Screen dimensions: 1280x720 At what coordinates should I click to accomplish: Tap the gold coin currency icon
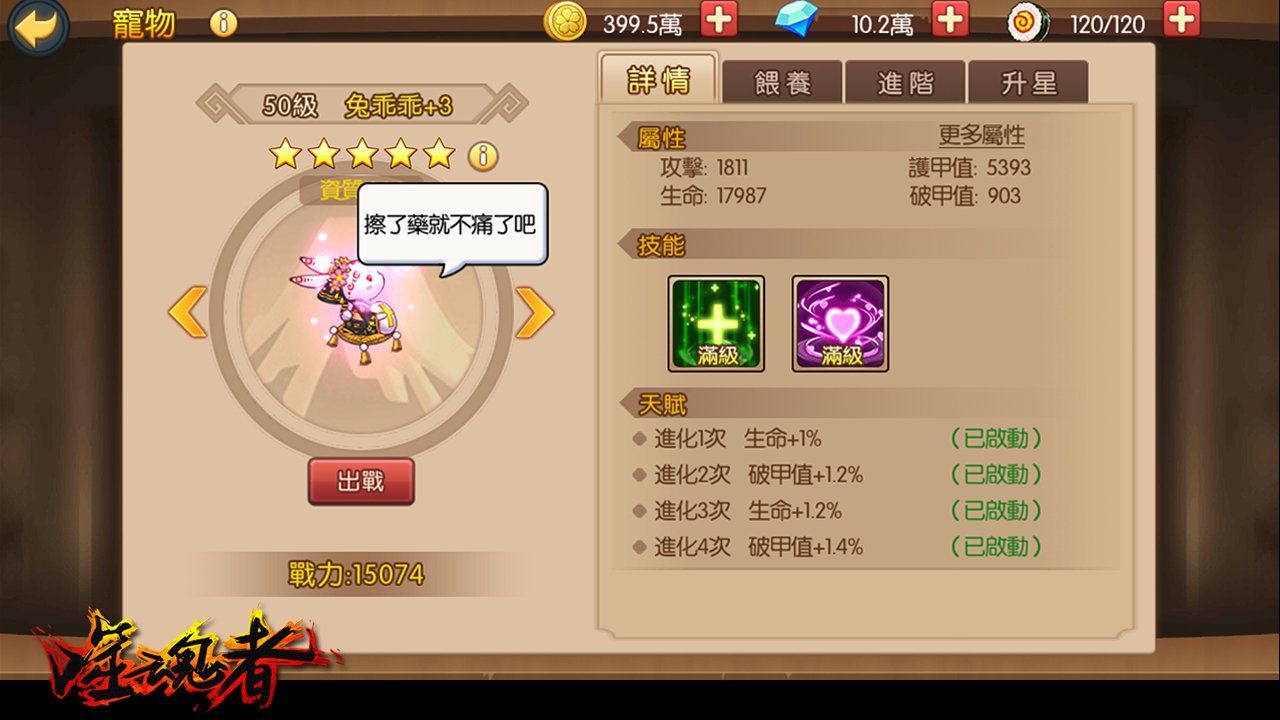pos(566,21)
